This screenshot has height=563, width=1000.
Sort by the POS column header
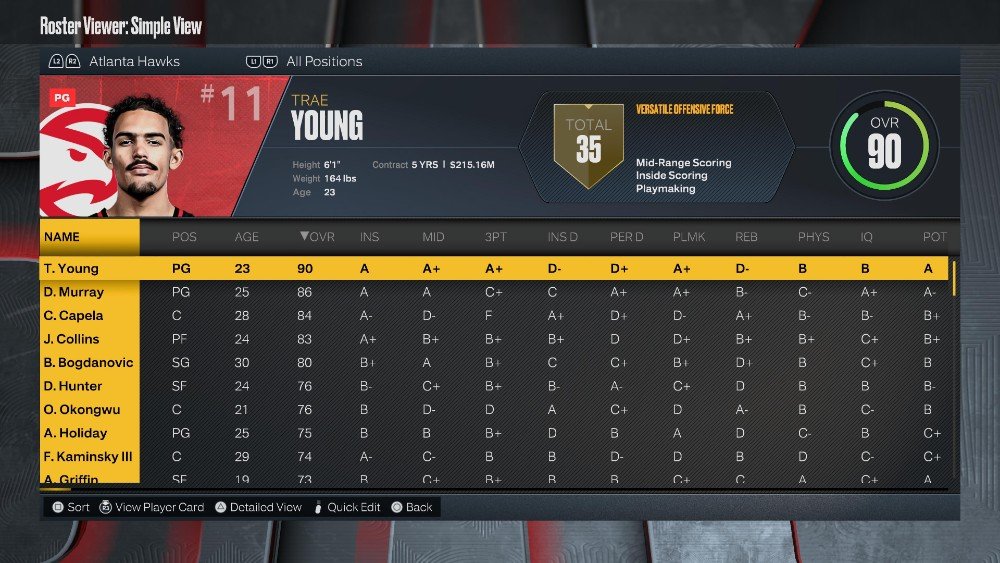click(184, 237)
